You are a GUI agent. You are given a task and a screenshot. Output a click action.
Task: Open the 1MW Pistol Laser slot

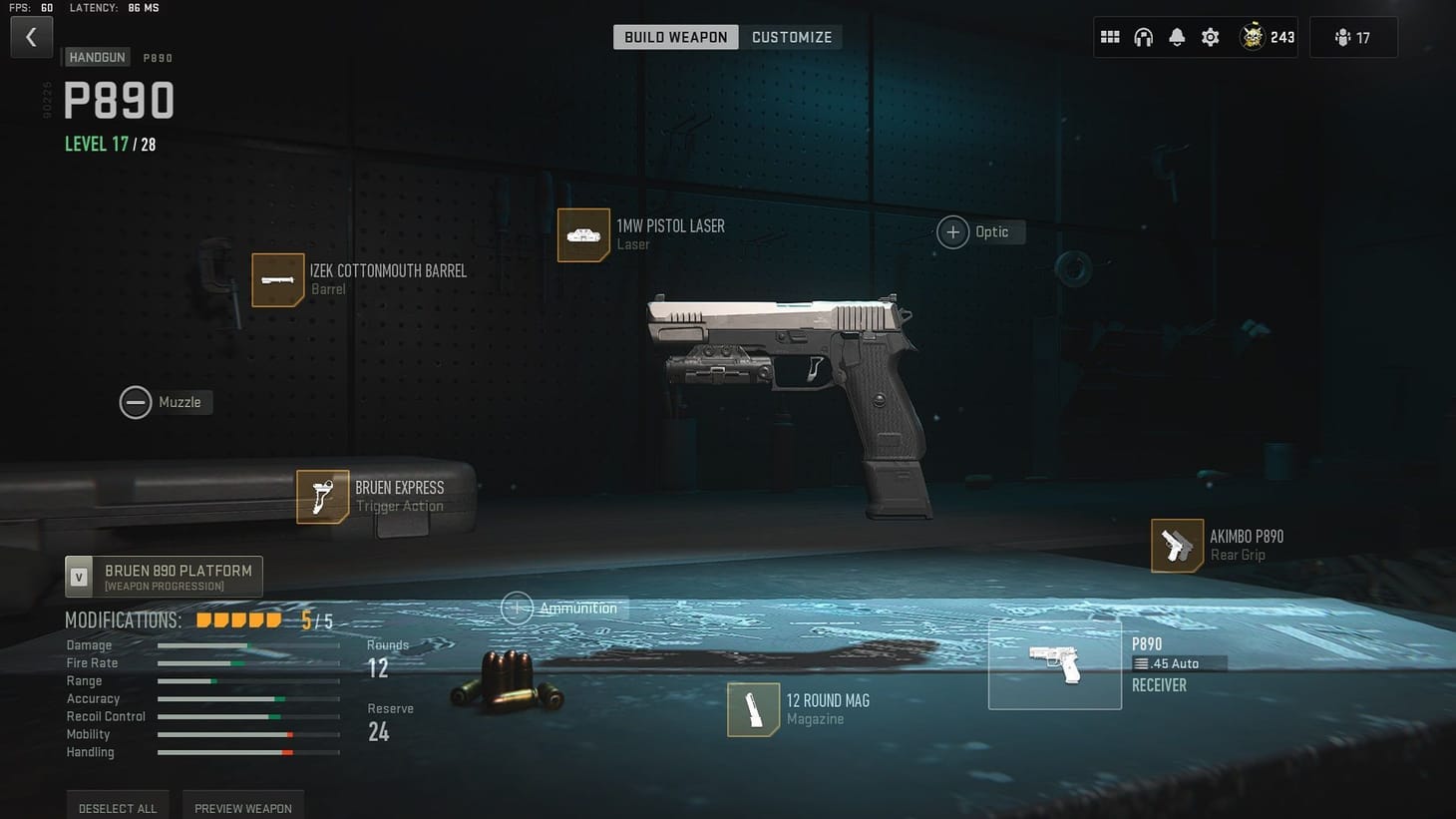click(x=584, y=235)
